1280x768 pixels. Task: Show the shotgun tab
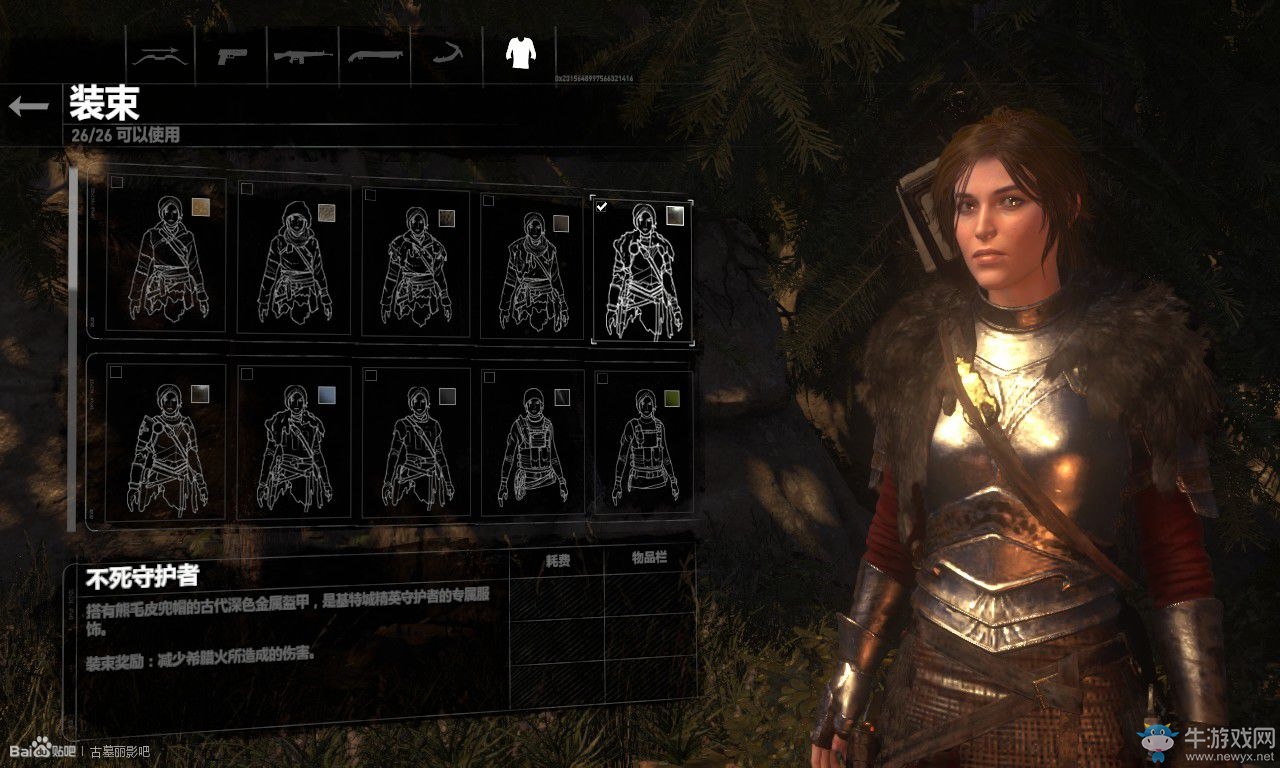pyautogui.click(x=375, y=54)
